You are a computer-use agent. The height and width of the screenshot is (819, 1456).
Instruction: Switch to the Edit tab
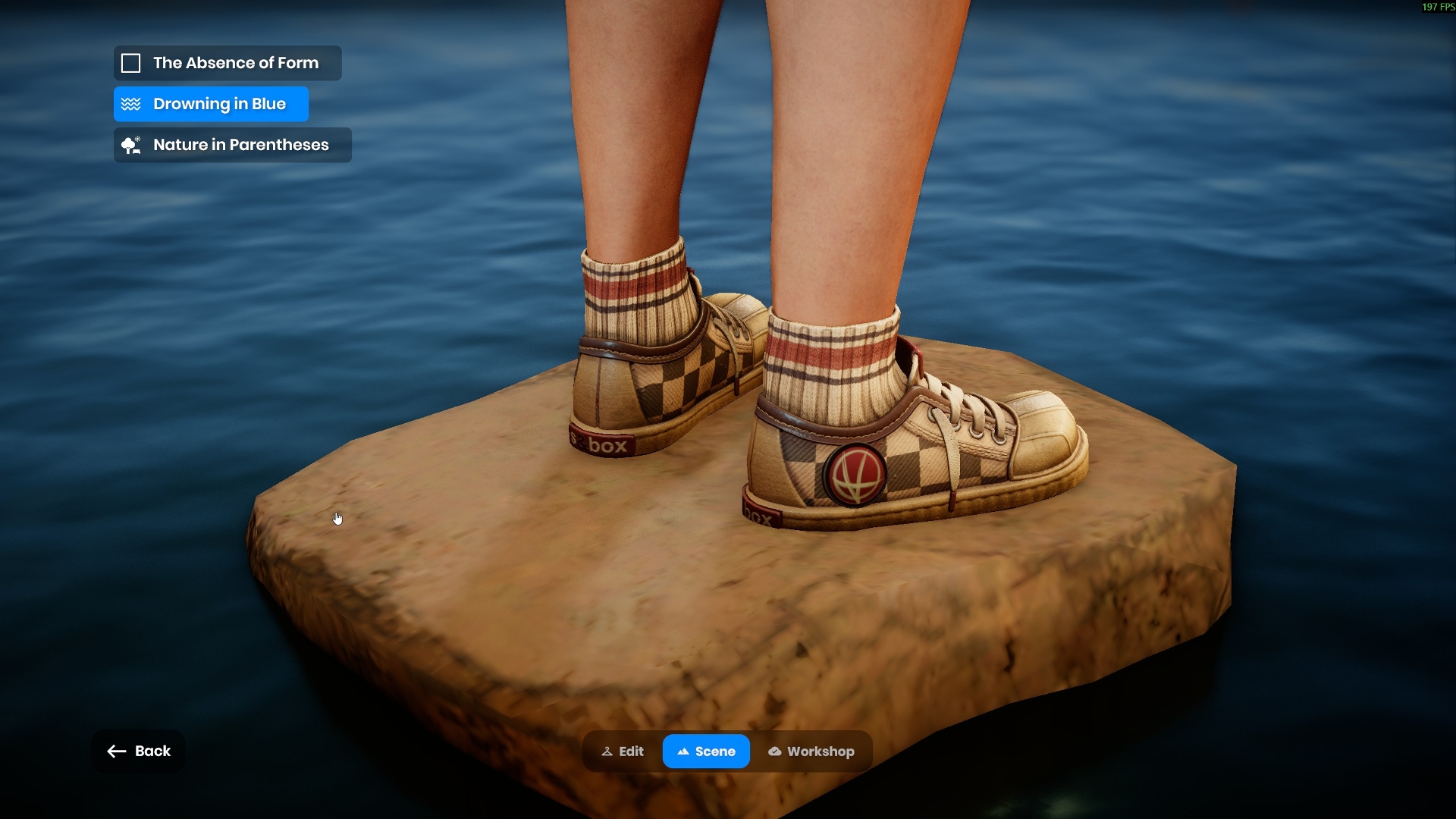click(x=623, y=752)
